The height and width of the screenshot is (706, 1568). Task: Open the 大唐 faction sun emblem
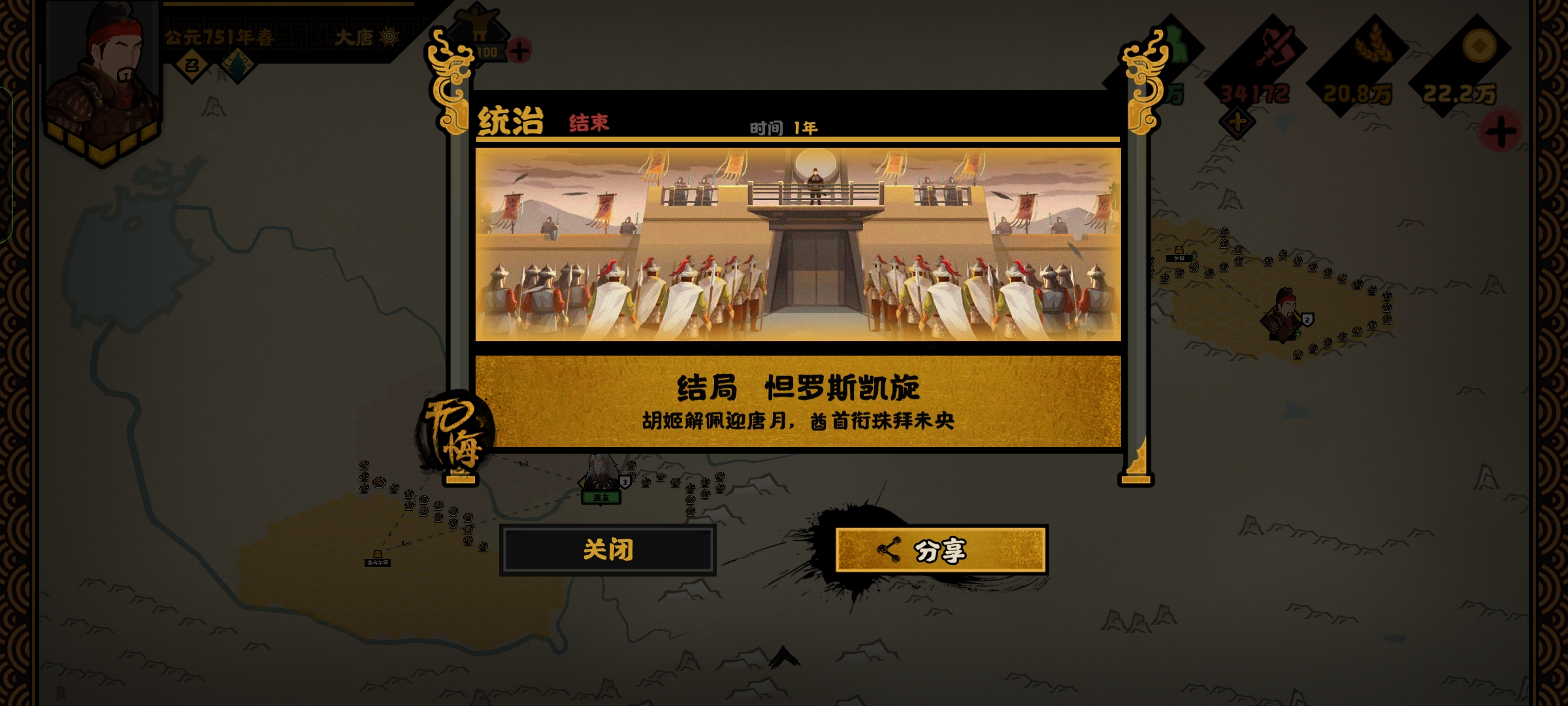390,37
